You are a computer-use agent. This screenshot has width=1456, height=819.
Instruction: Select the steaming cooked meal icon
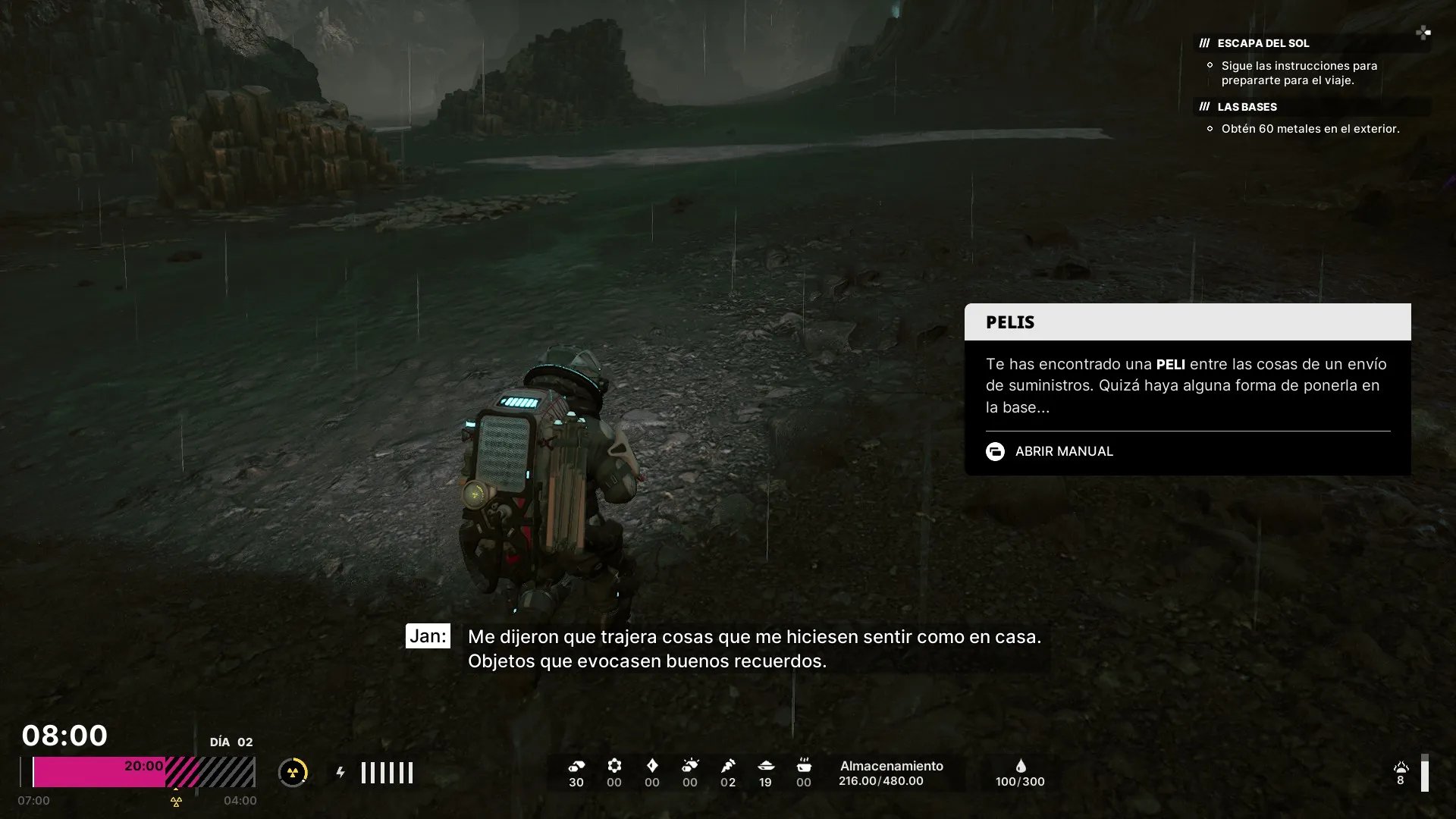click(804, 765)
